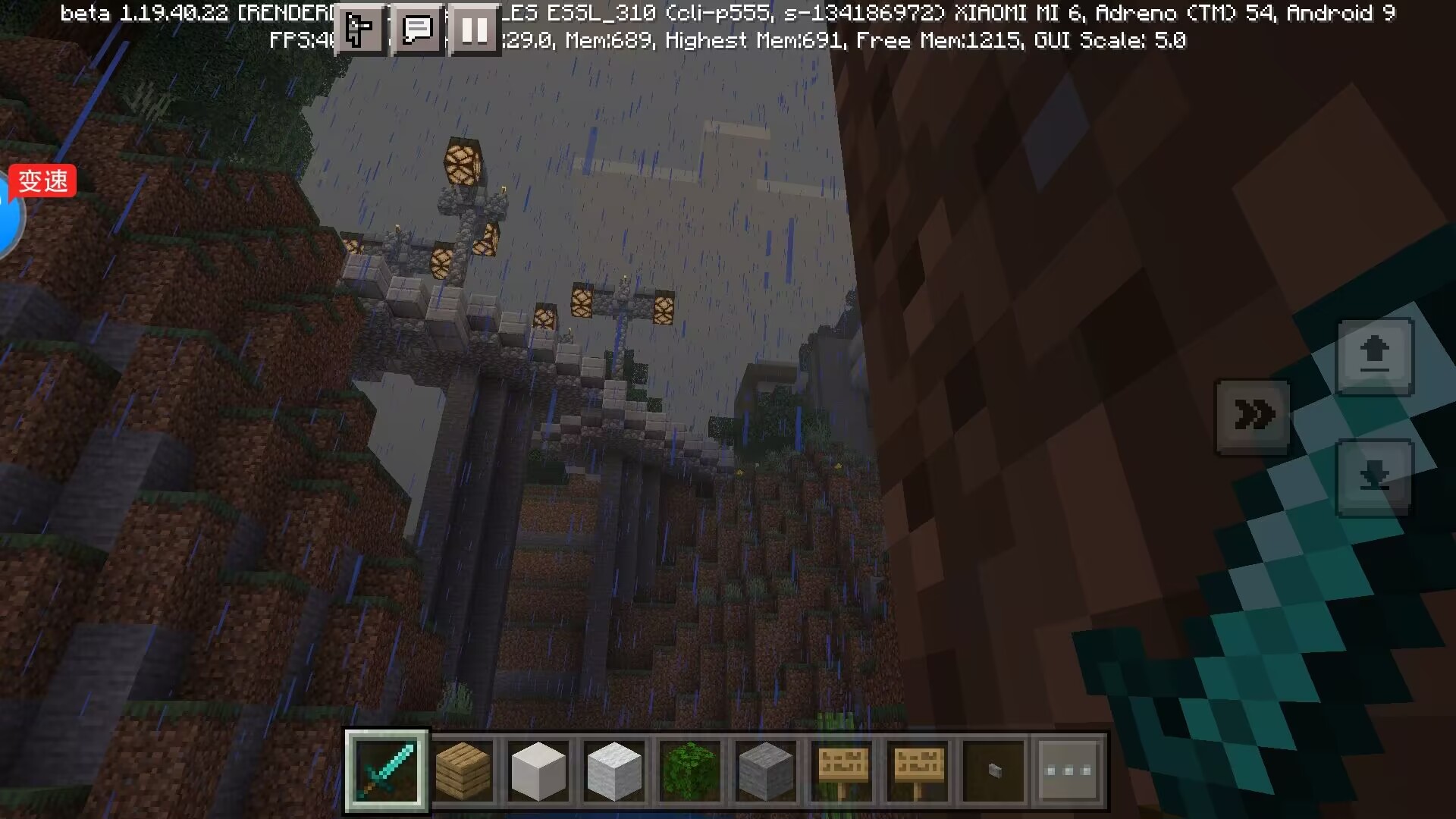The image size is (1456, 819).
Task: Tap the fly up arrow button
Action: click(x=1374, y=356)
